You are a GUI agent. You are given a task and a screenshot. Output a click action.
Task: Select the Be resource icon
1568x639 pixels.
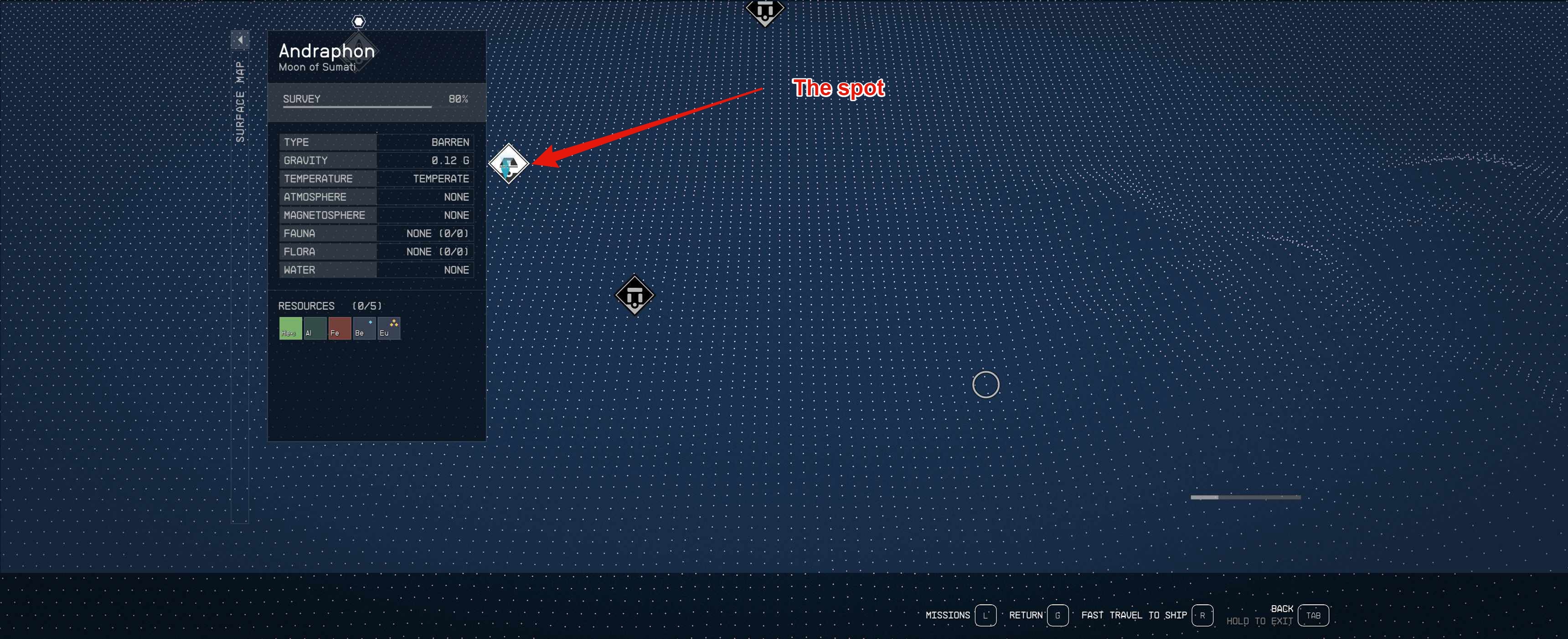tap(364, 328)
